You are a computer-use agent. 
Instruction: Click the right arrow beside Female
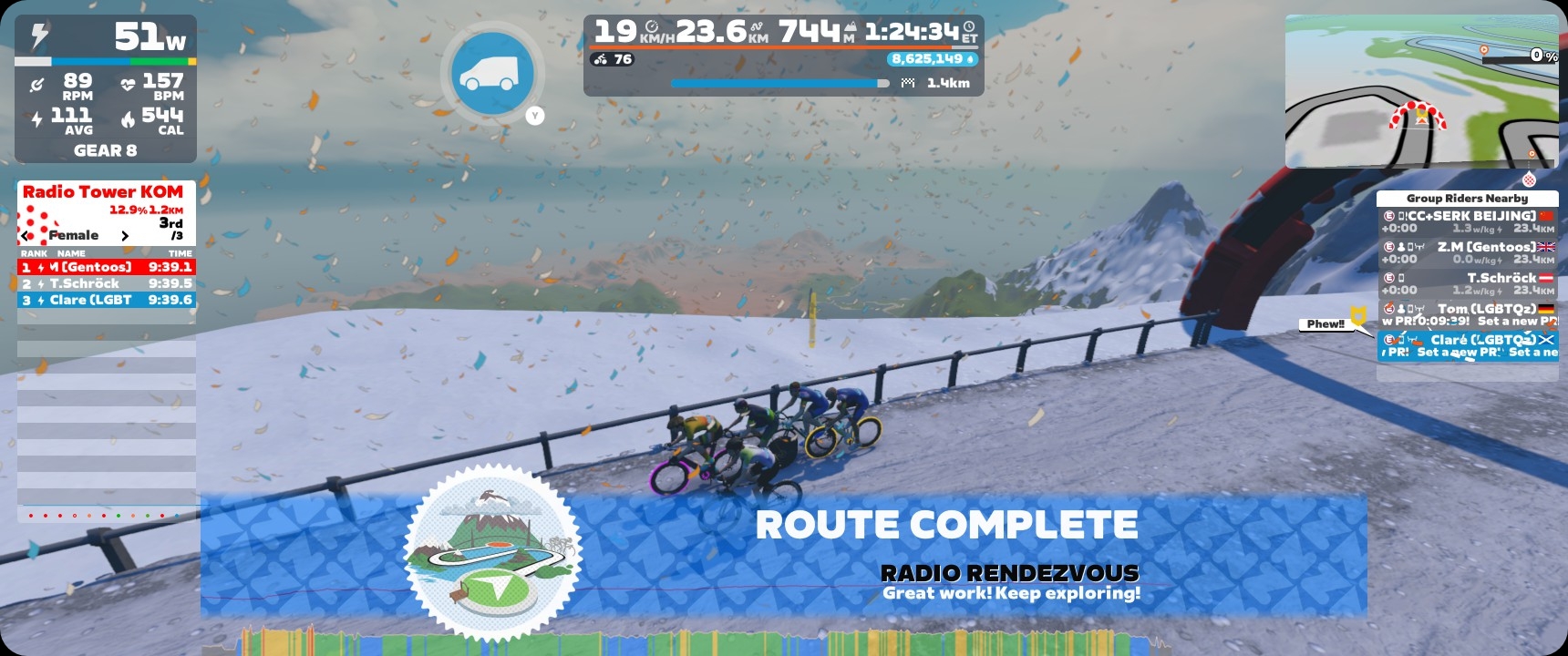125,236
